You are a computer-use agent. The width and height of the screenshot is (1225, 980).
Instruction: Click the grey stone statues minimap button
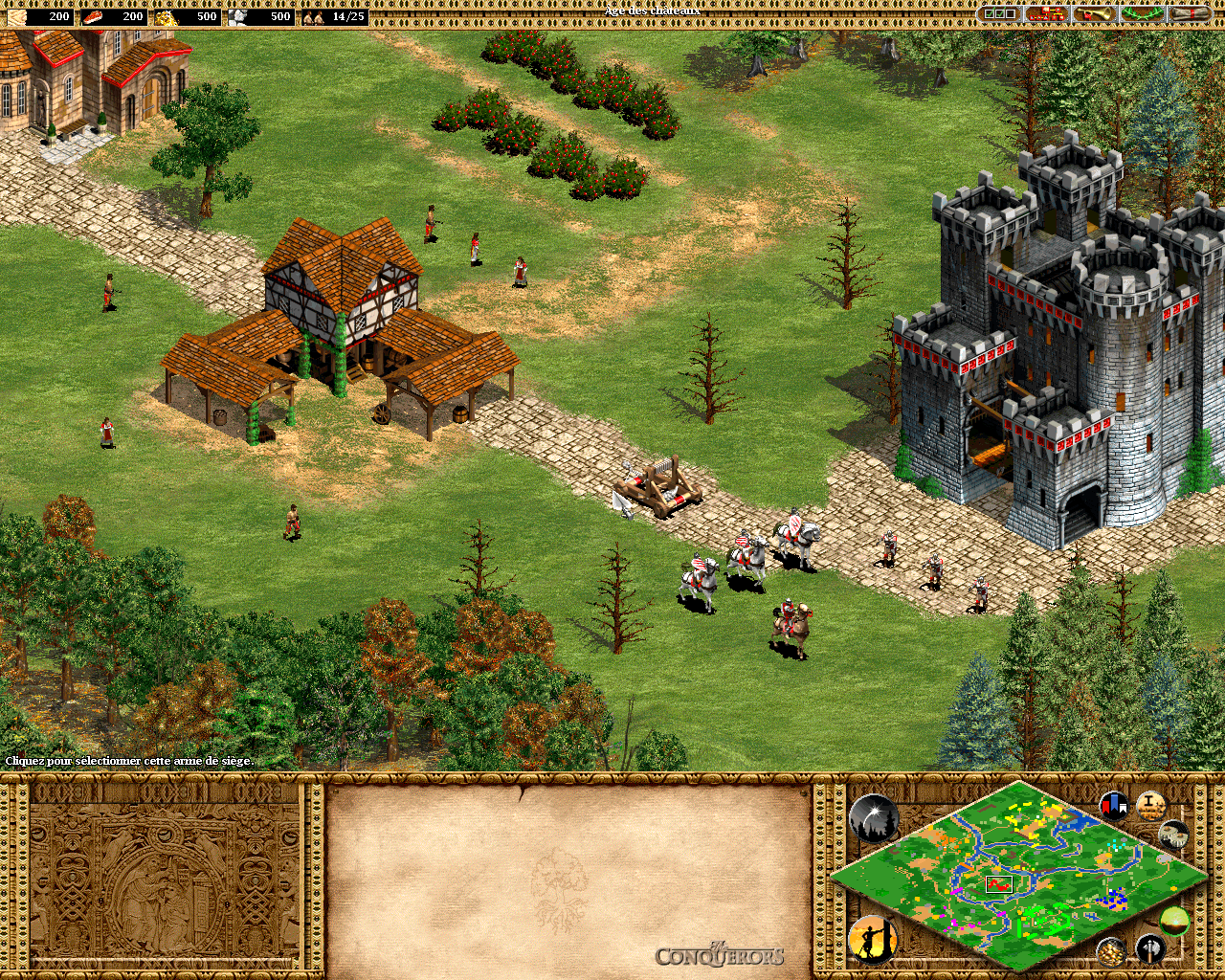point(1173,835)
